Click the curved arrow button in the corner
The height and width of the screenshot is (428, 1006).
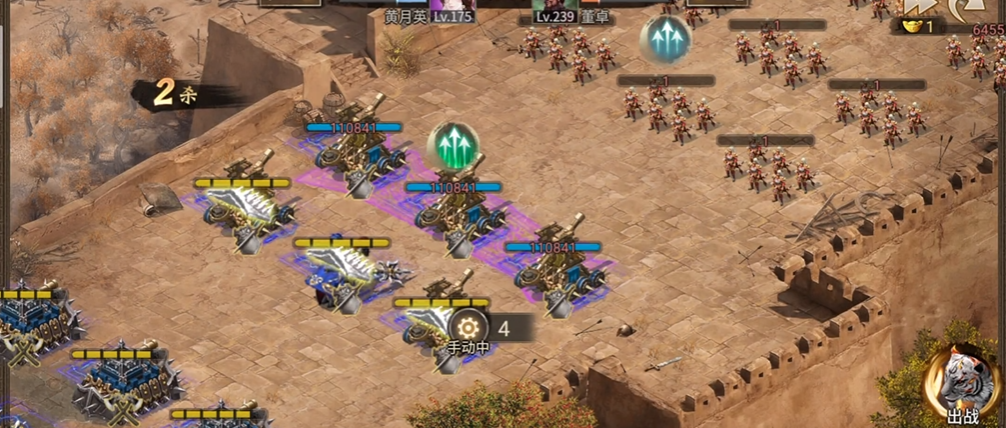coord(967,8)
